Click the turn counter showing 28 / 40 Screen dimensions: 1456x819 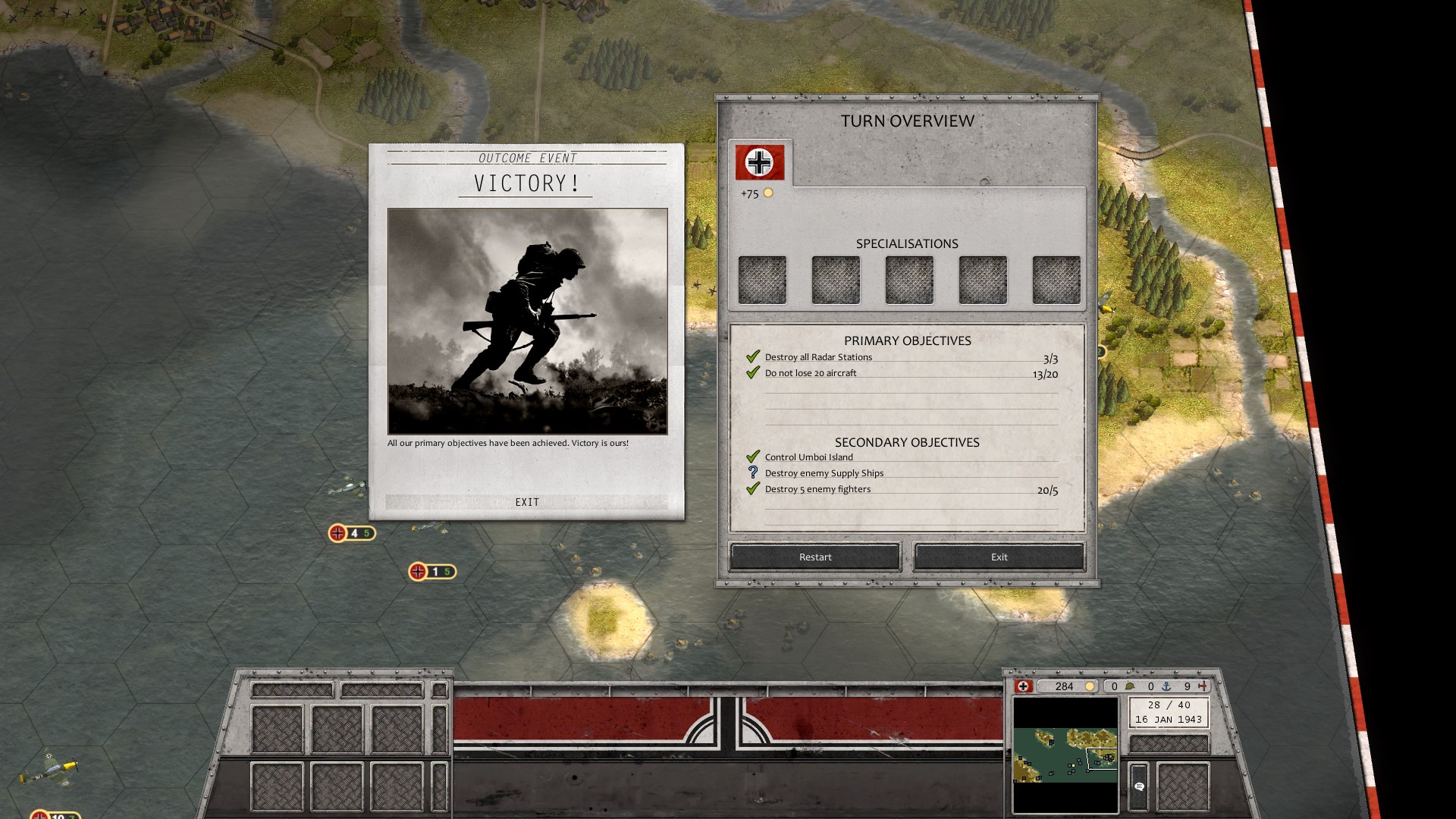tap(1168, 704)
